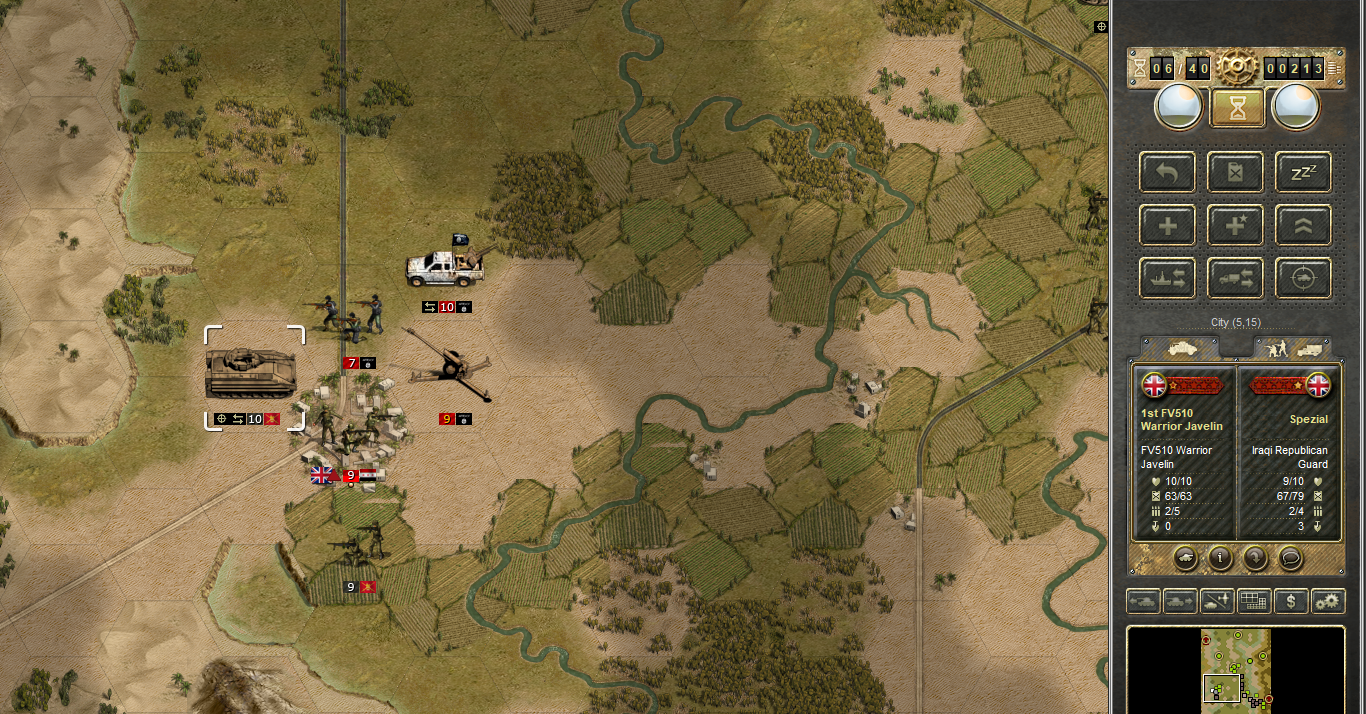Switch to the infantry and truck tab
The height and width of the screenshot is (714, 1366).
[1293, 348]
